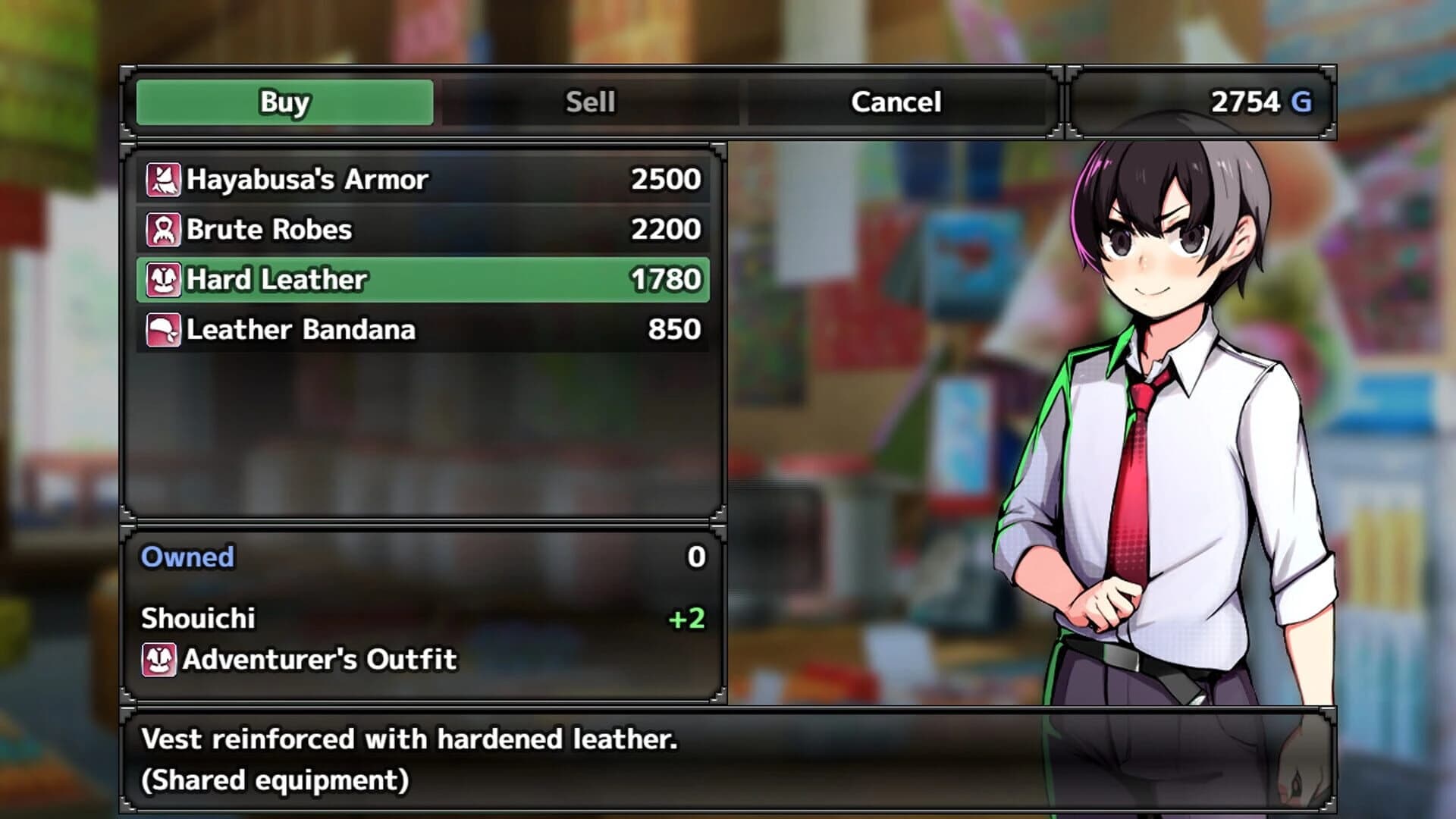Choose Hayabusa's Armor from the list
1456x819 pixels.
[x=422, y=180]
